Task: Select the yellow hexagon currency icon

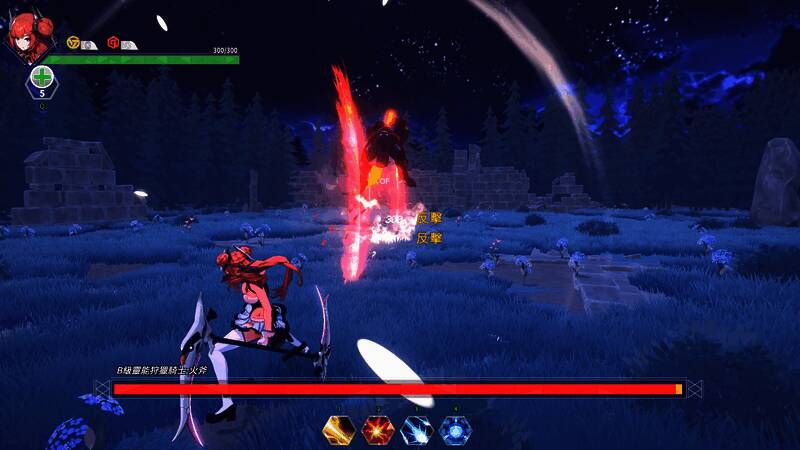Action: [x=73, y=43]
